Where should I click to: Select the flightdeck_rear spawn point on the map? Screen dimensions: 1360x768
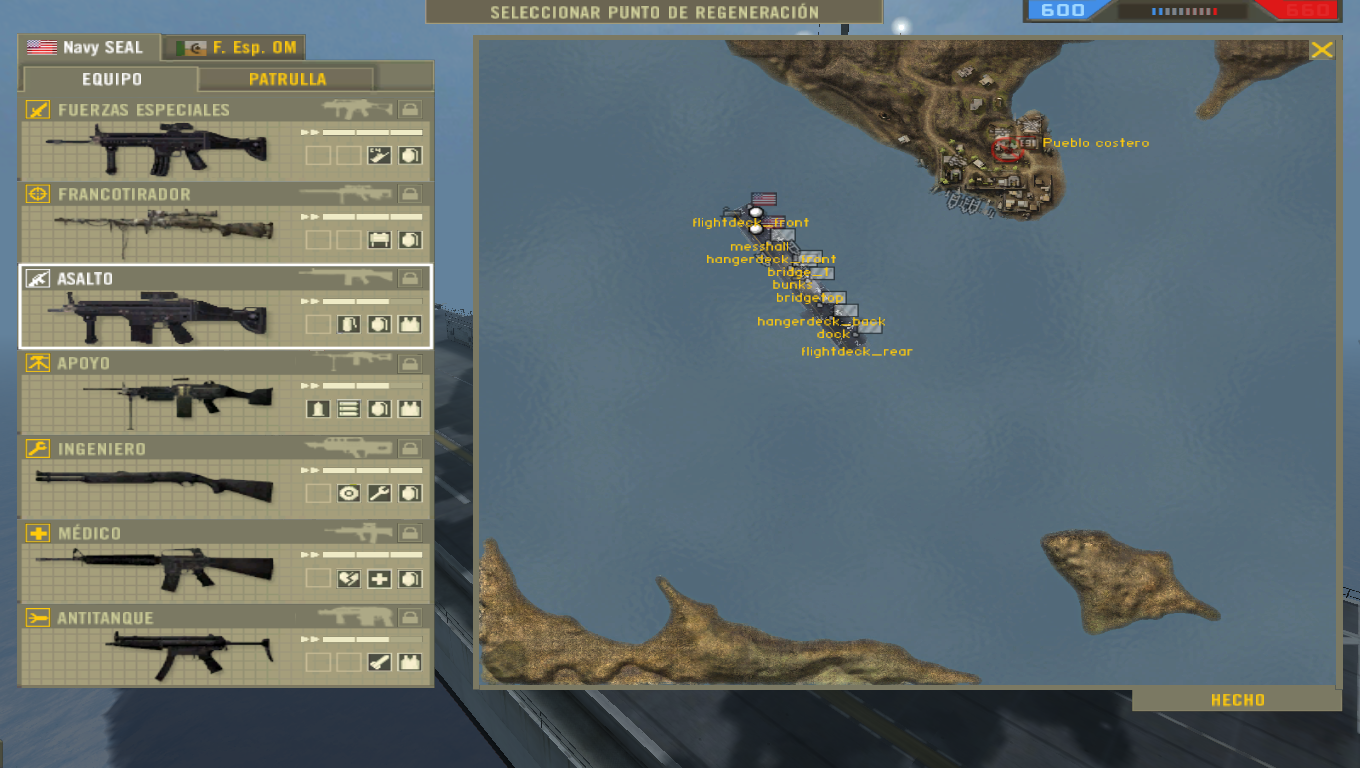tap(855, 351)
